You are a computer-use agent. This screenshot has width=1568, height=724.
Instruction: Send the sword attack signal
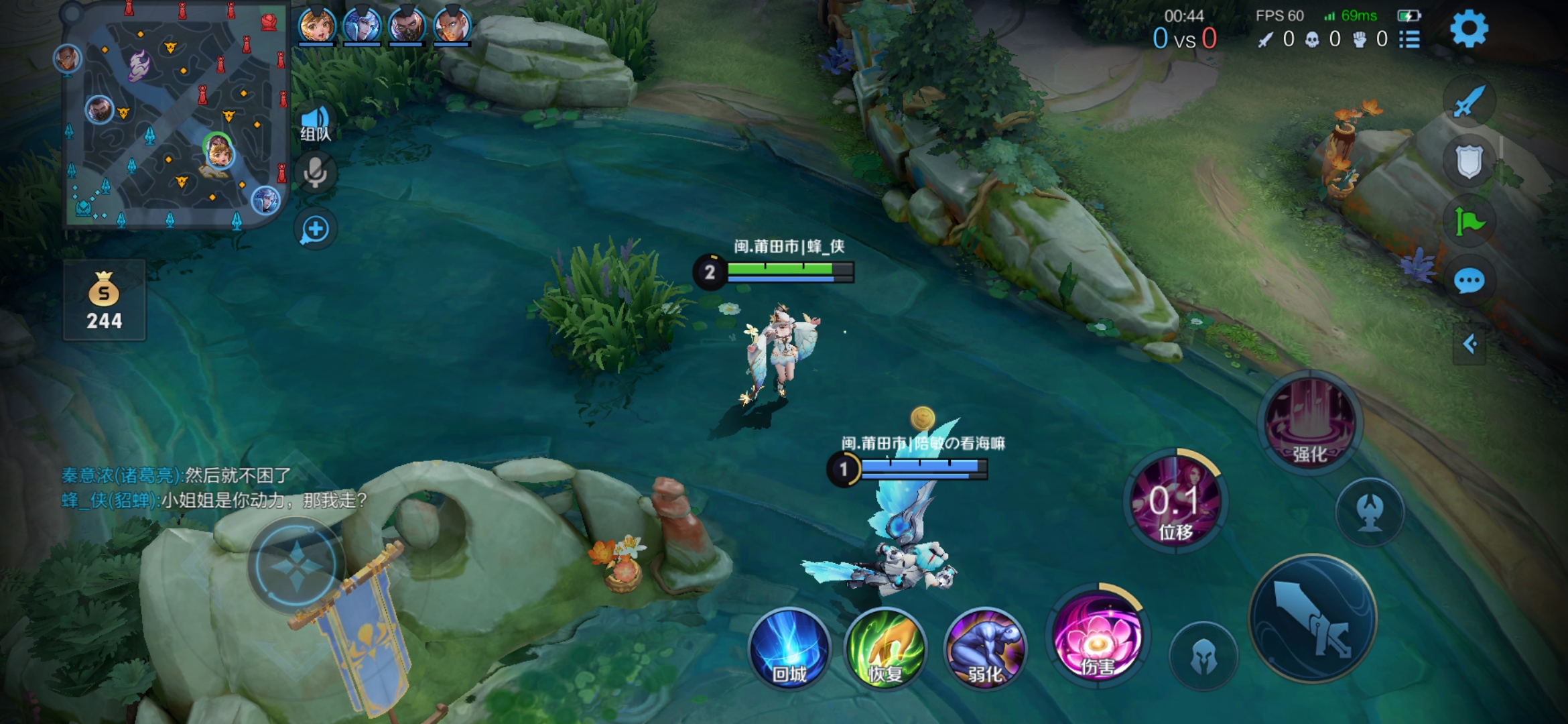coord(1469,102)
